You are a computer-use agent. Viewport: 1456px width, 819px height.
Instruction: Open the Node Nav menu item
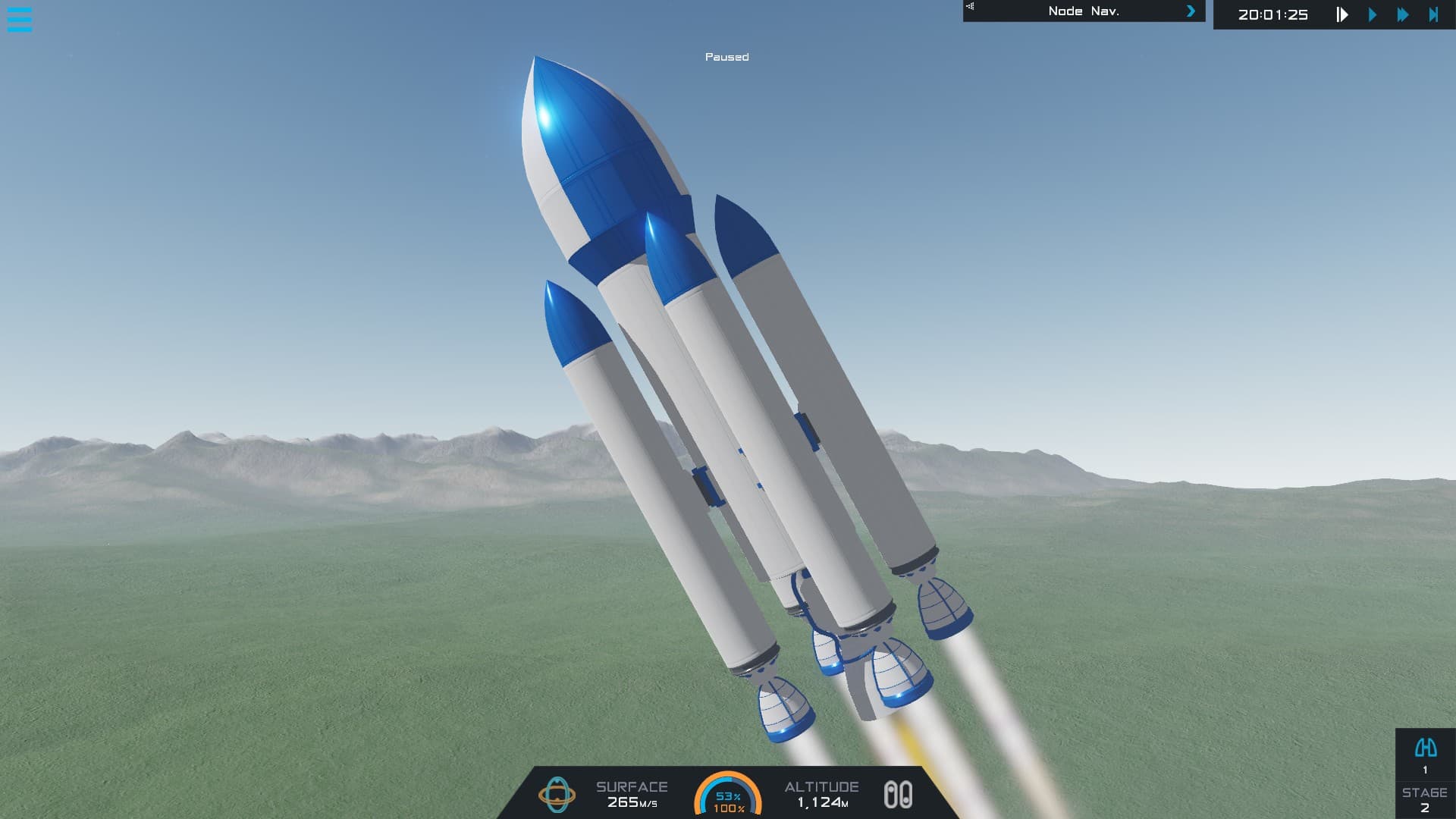[x=1083, y=11]
